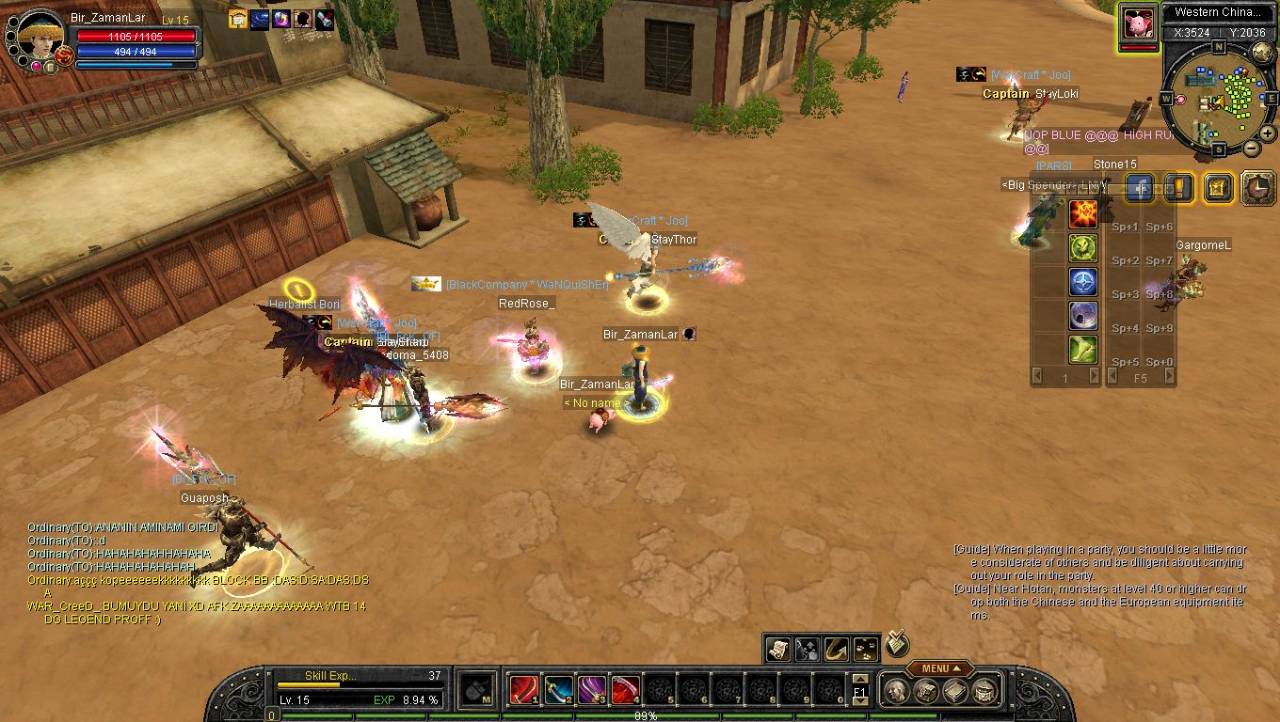The image size is (1280, 722).
Task: Zoom out the minimap with the minus button
Action: 1250,149
